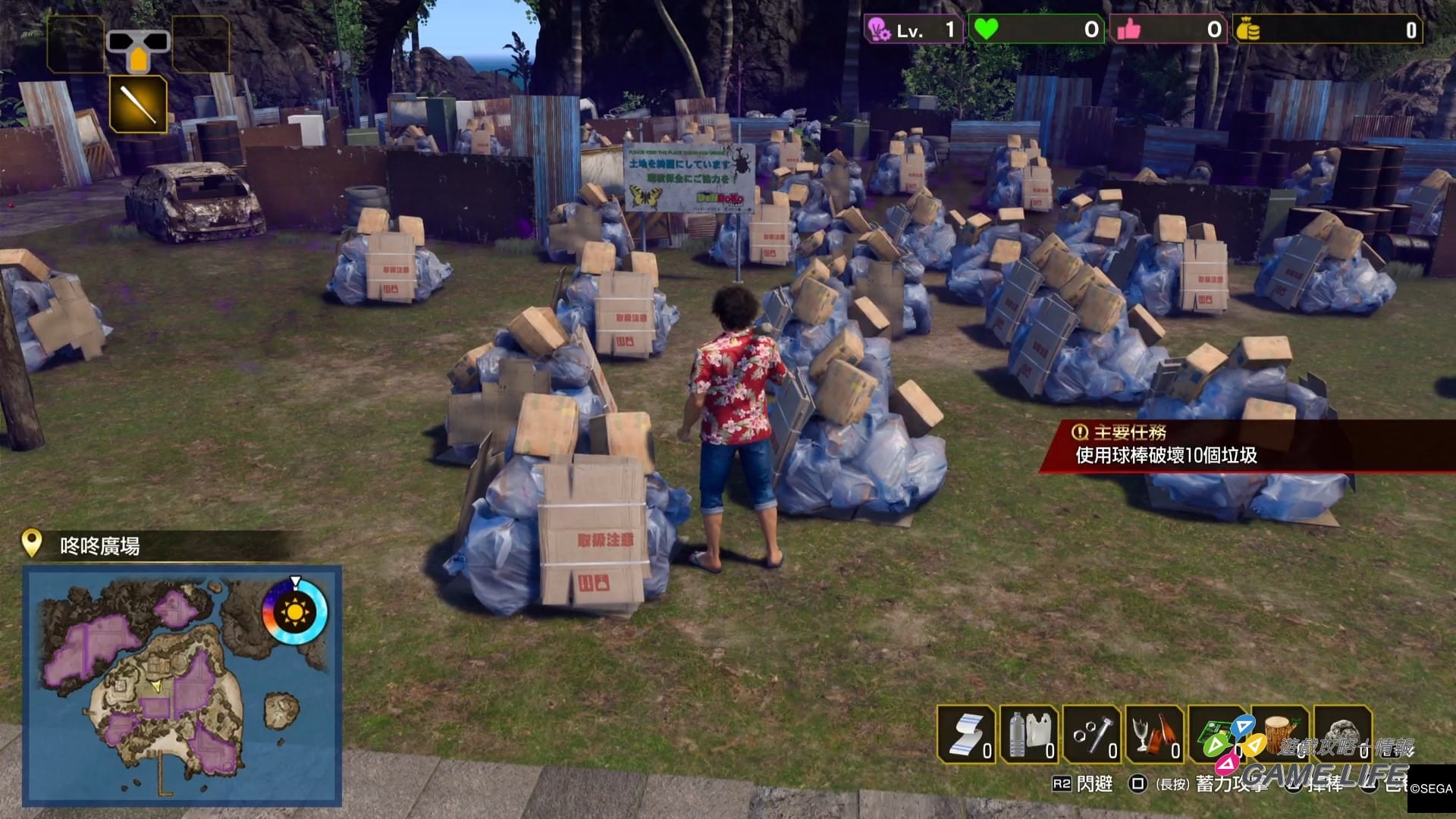This screenshot has width=1456, height=819.
Task: Select the nuts and bolt metal slot
Action: click(x=1092, y=734)
